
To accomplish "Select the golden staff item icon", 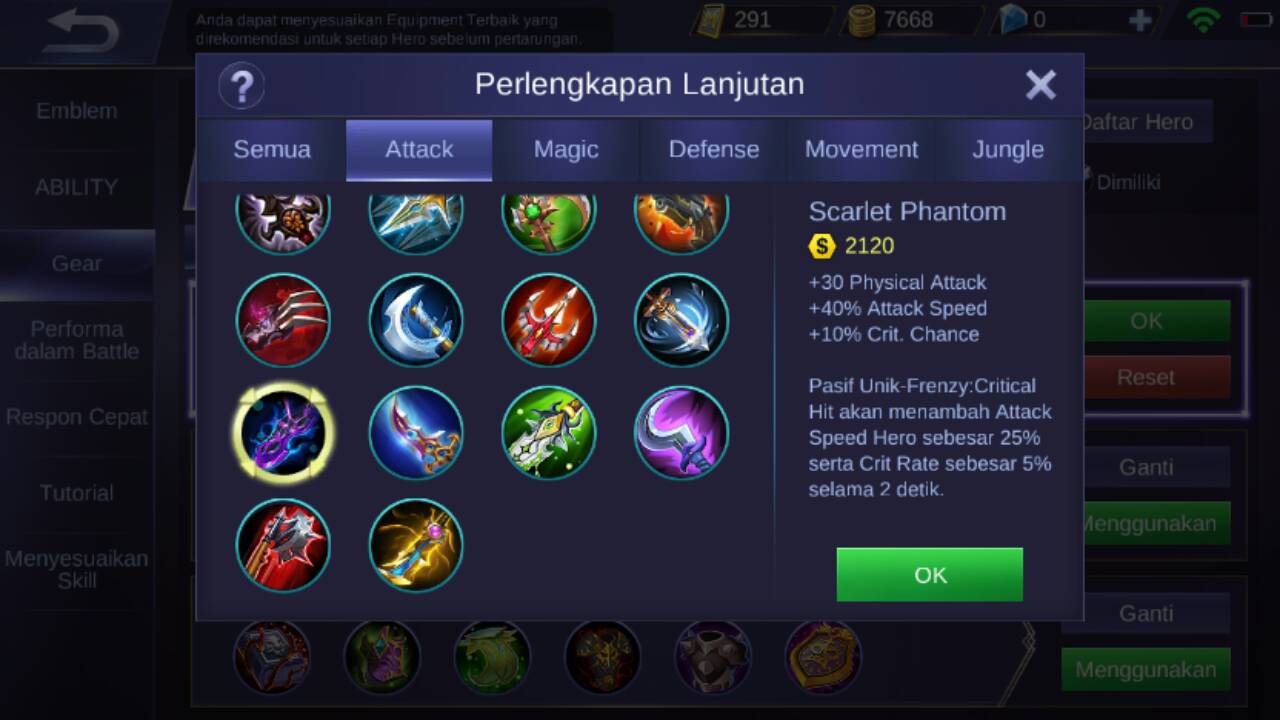I will (416, 546).
